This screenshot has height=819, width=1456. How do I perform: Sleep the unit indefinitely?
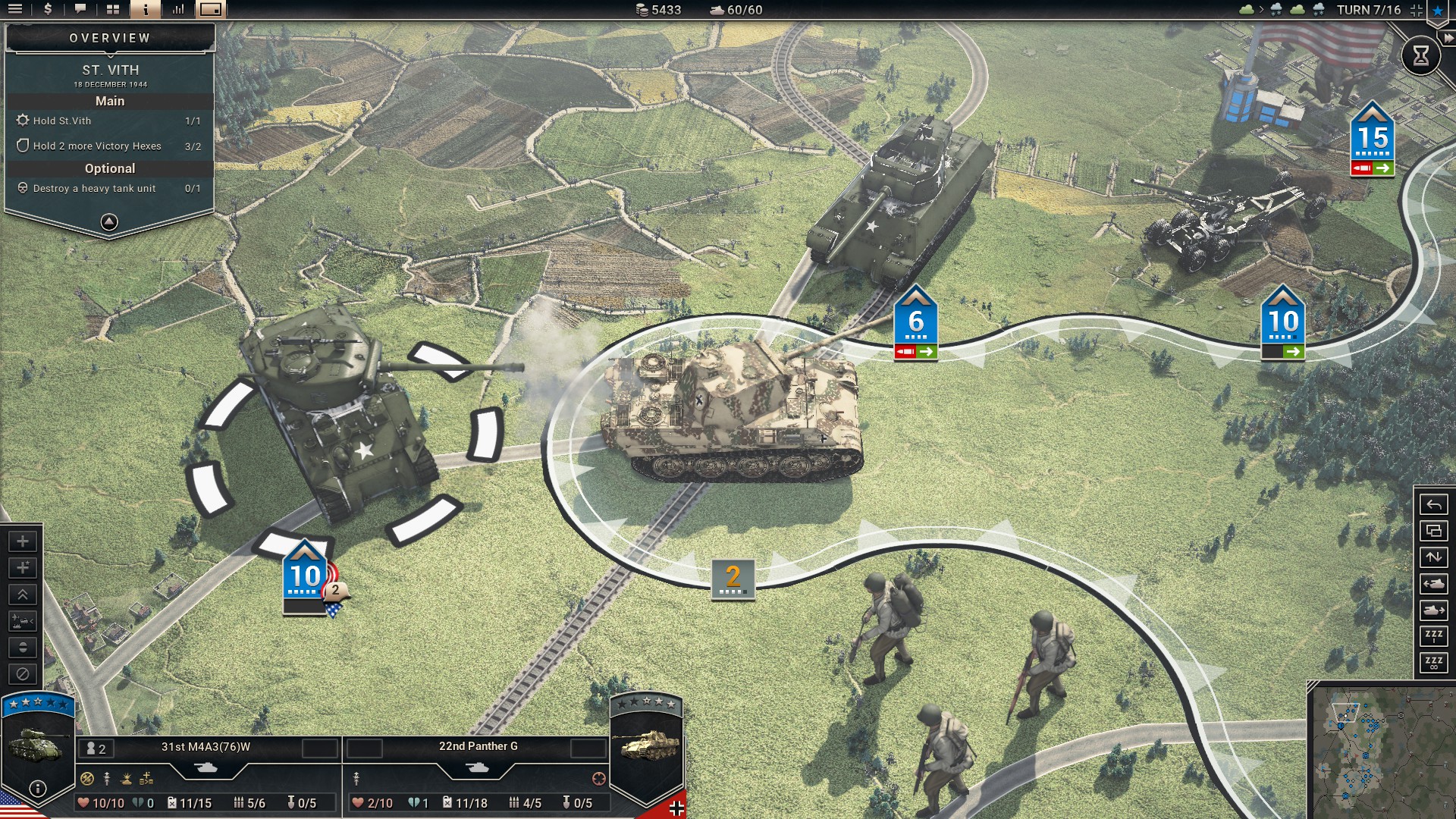[1433, 664]
